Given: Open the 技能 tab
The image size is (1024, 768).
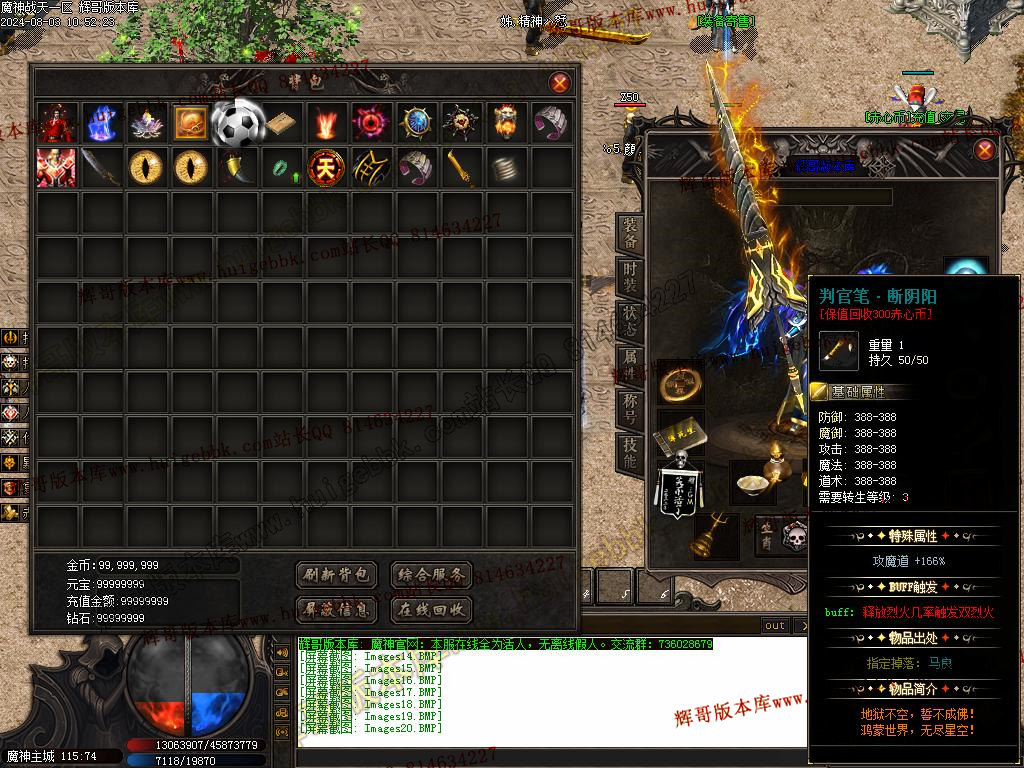Looking at the screenshot, I should [630, 454].
